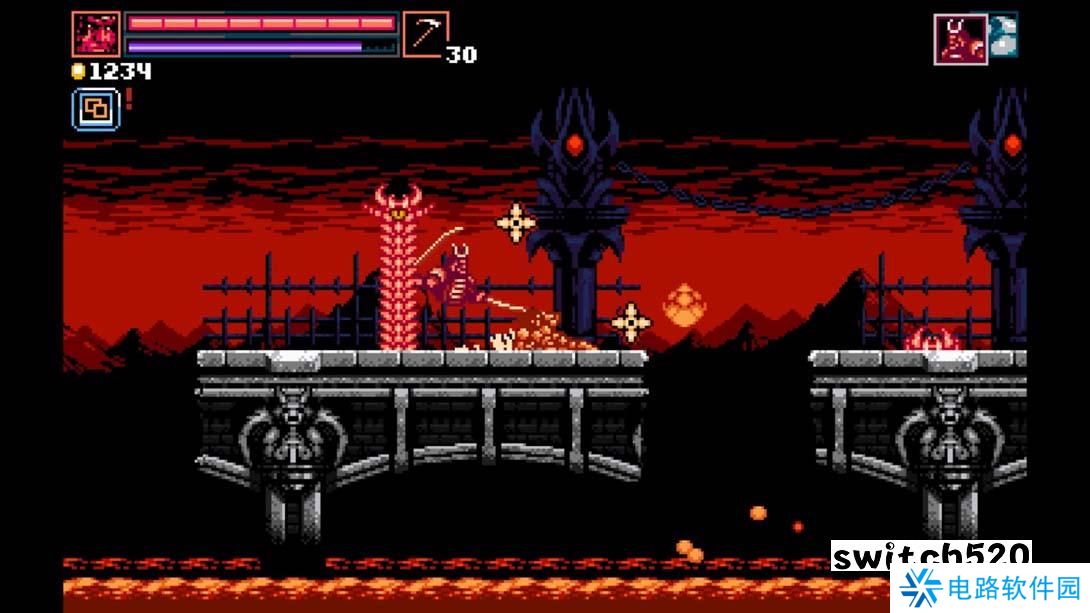
Task: Click the red player portrait icon
Action: pyautogui.click(x=96, y=34)
